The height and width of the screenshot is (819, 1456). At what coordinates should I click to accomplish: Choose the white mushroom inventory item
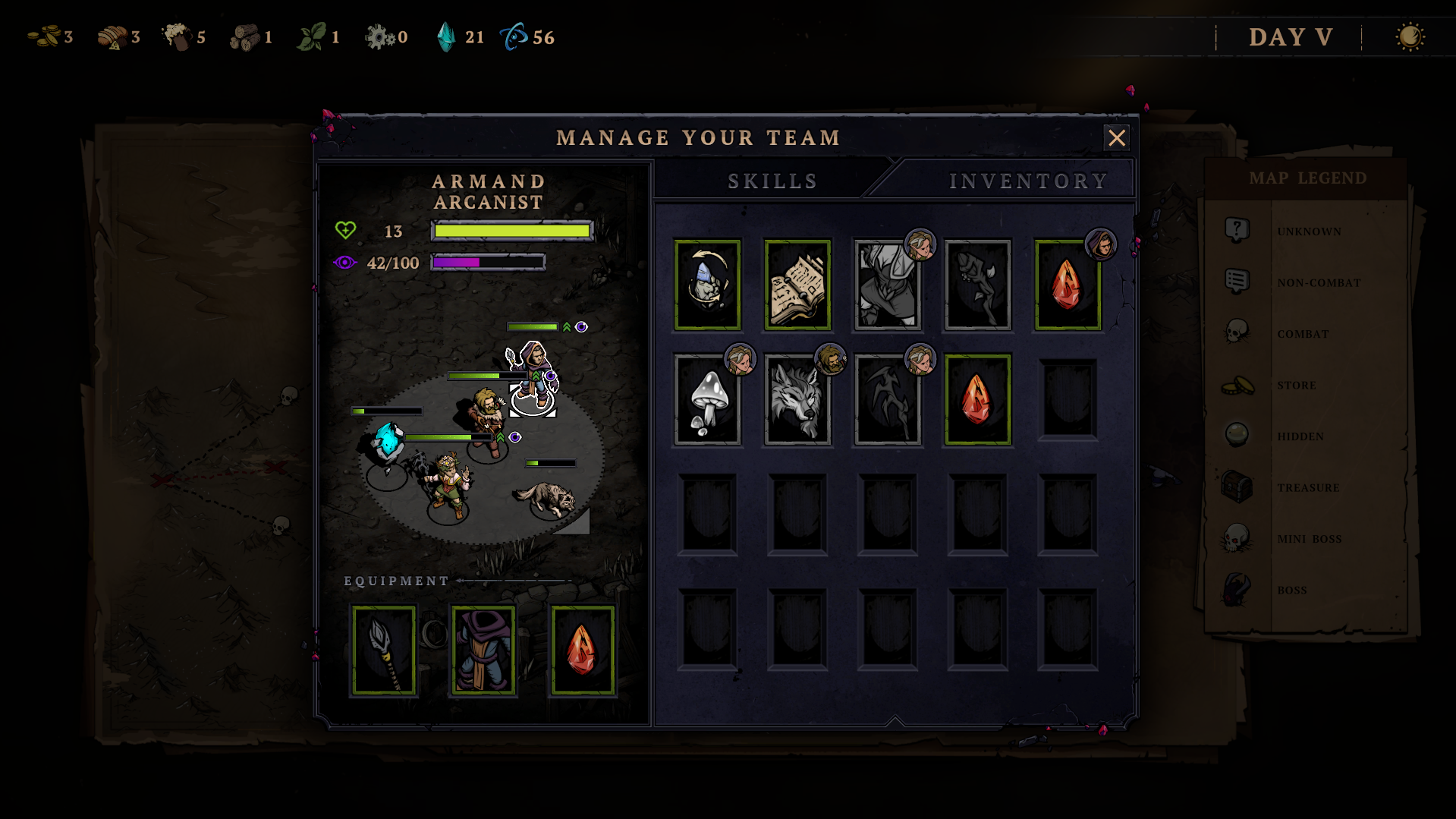coord(707,400)
